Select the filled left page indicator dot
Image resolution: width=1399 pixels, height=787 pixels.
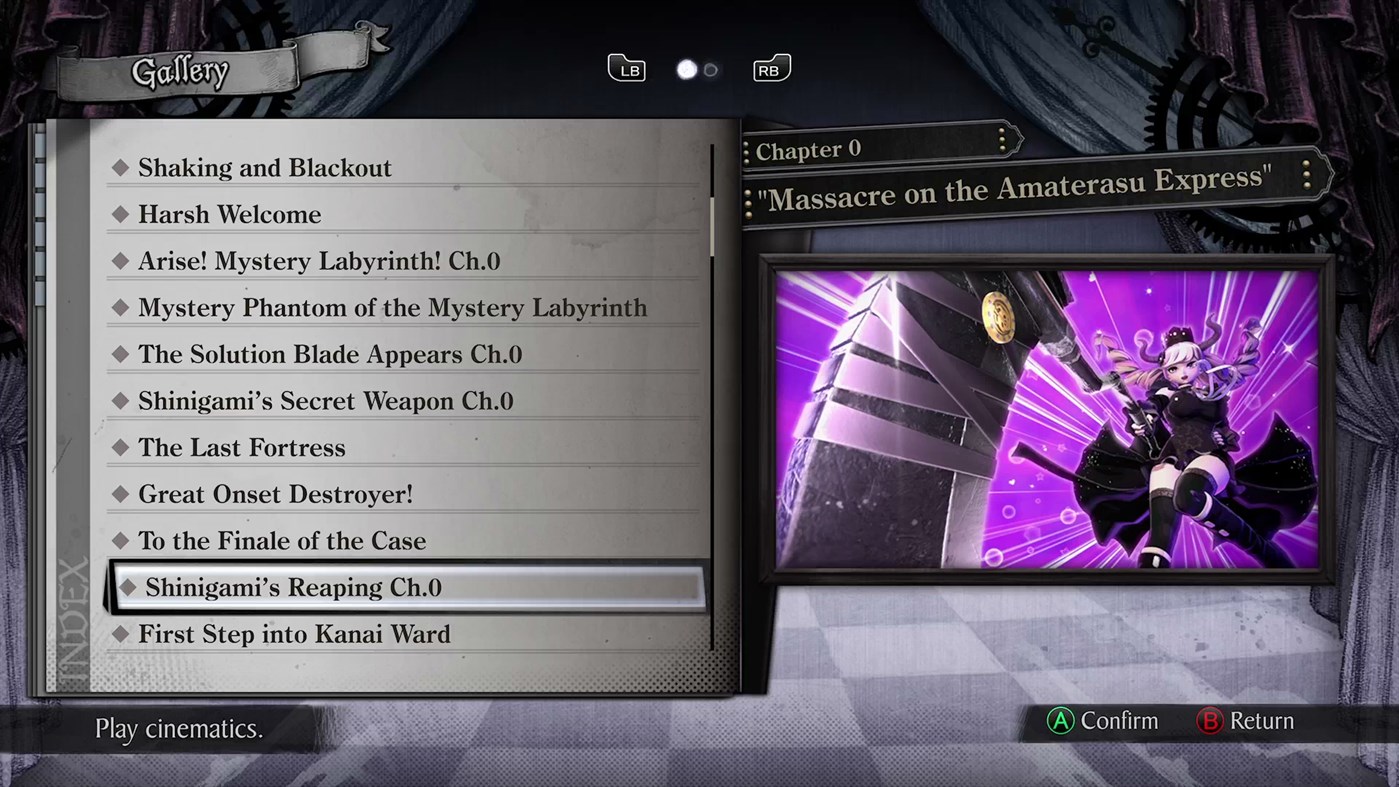[686, 69]
